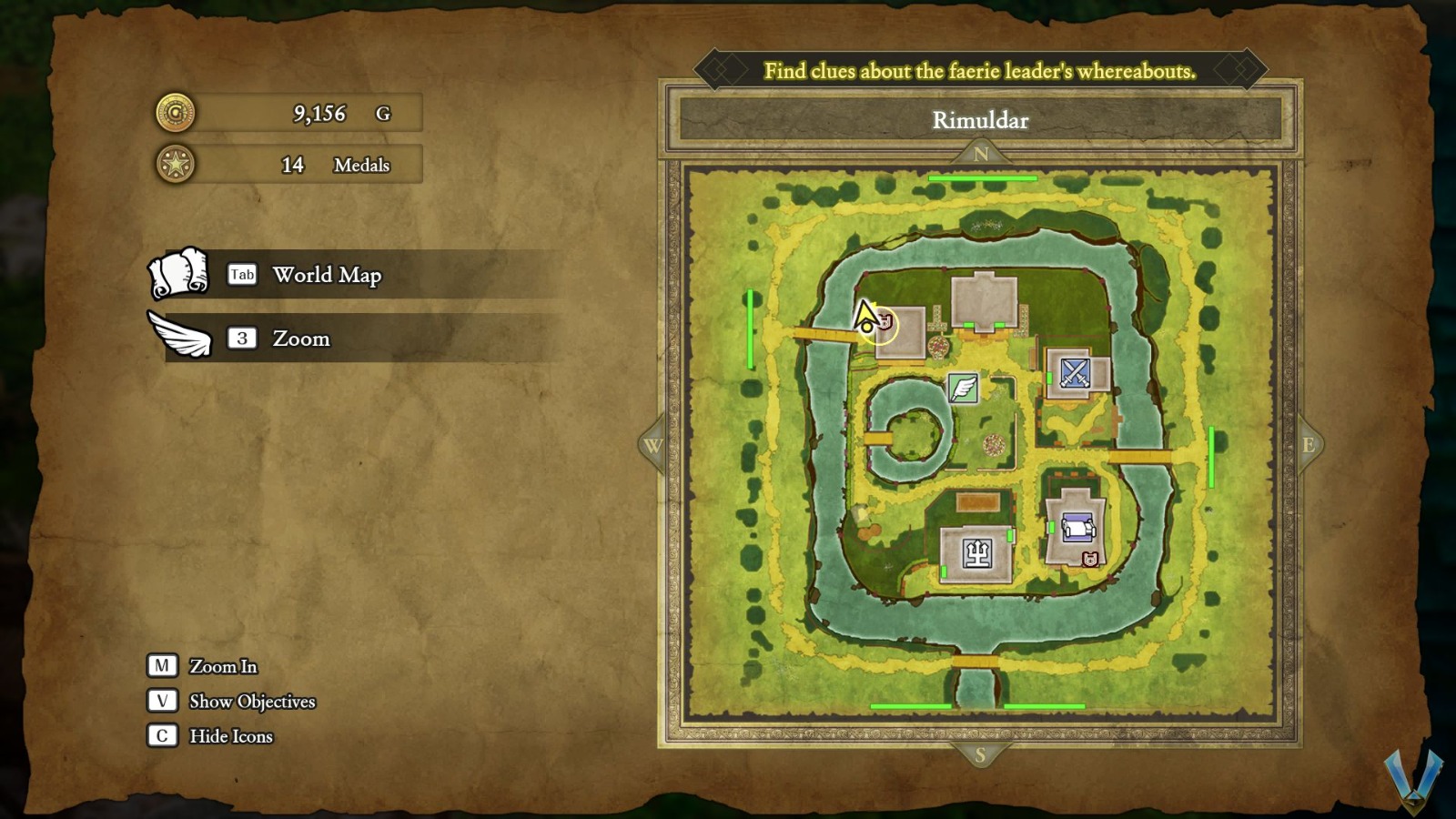Click the Rimuldar title banner

981,120
